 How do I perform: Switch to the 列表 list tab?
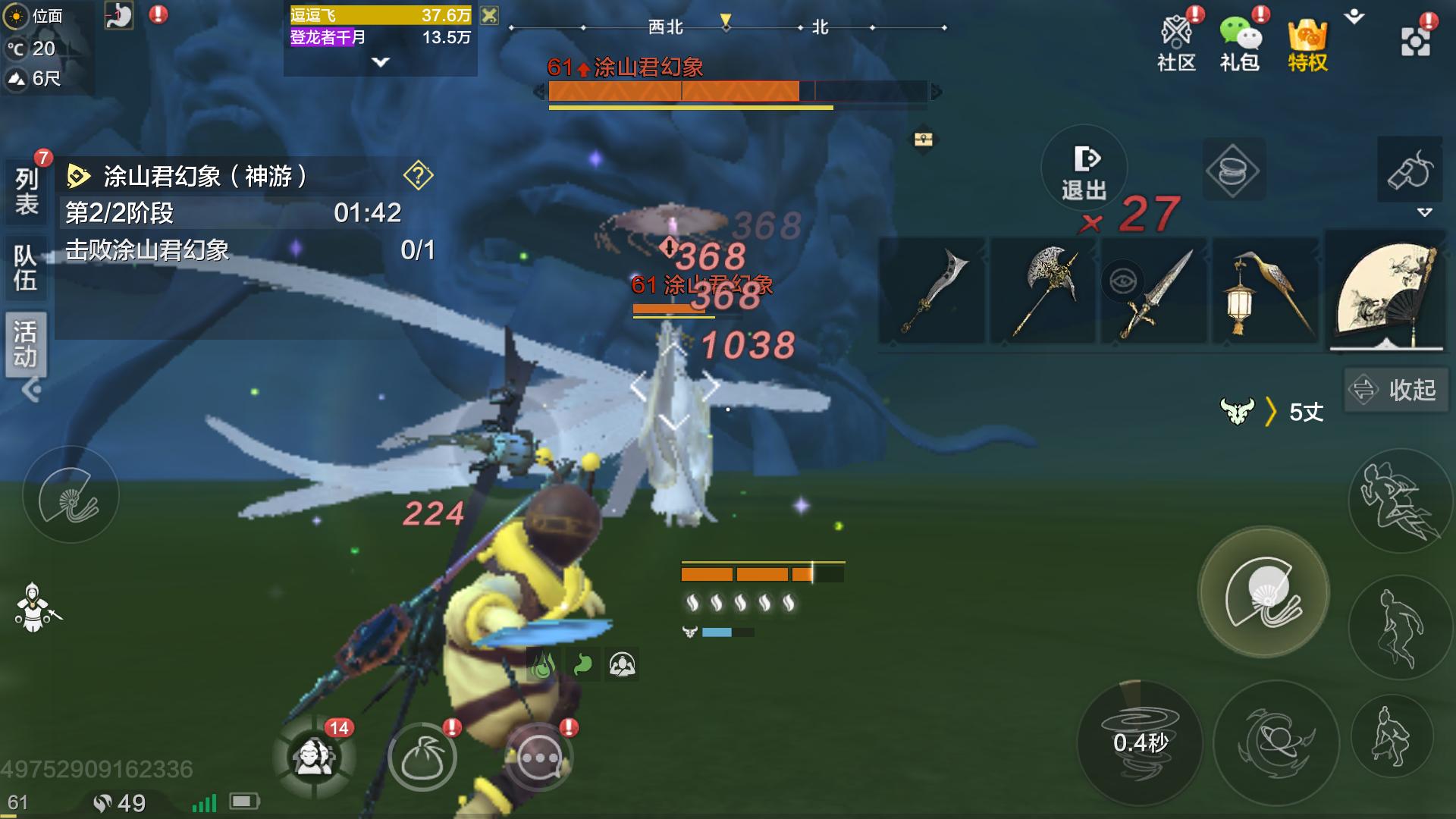point(27,191)
